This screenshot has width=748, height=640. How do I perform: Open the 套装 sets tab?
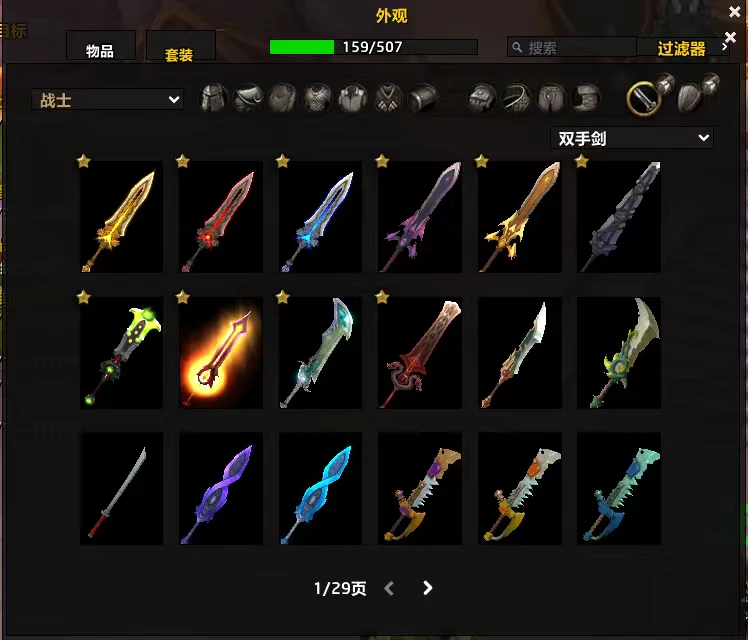coord(179,53)
